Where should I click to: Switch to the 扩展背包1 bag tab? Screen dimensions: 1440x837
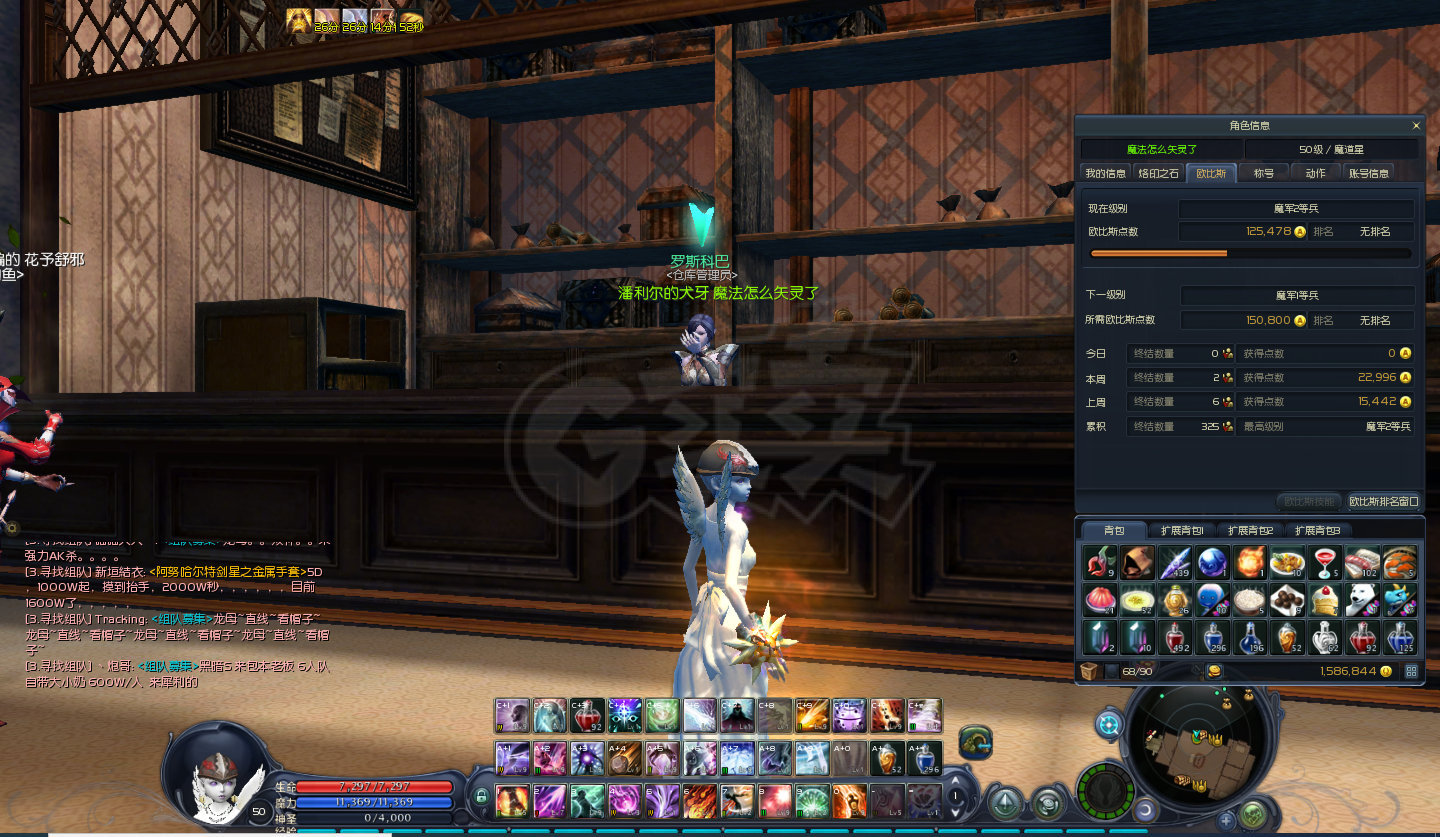(1181, 530)
